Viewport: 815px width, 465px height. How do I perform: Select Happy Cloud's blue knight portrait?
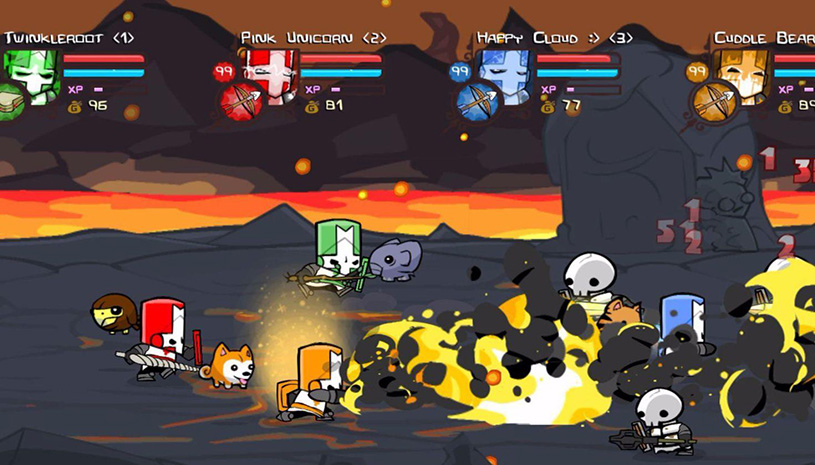(505, 72)
